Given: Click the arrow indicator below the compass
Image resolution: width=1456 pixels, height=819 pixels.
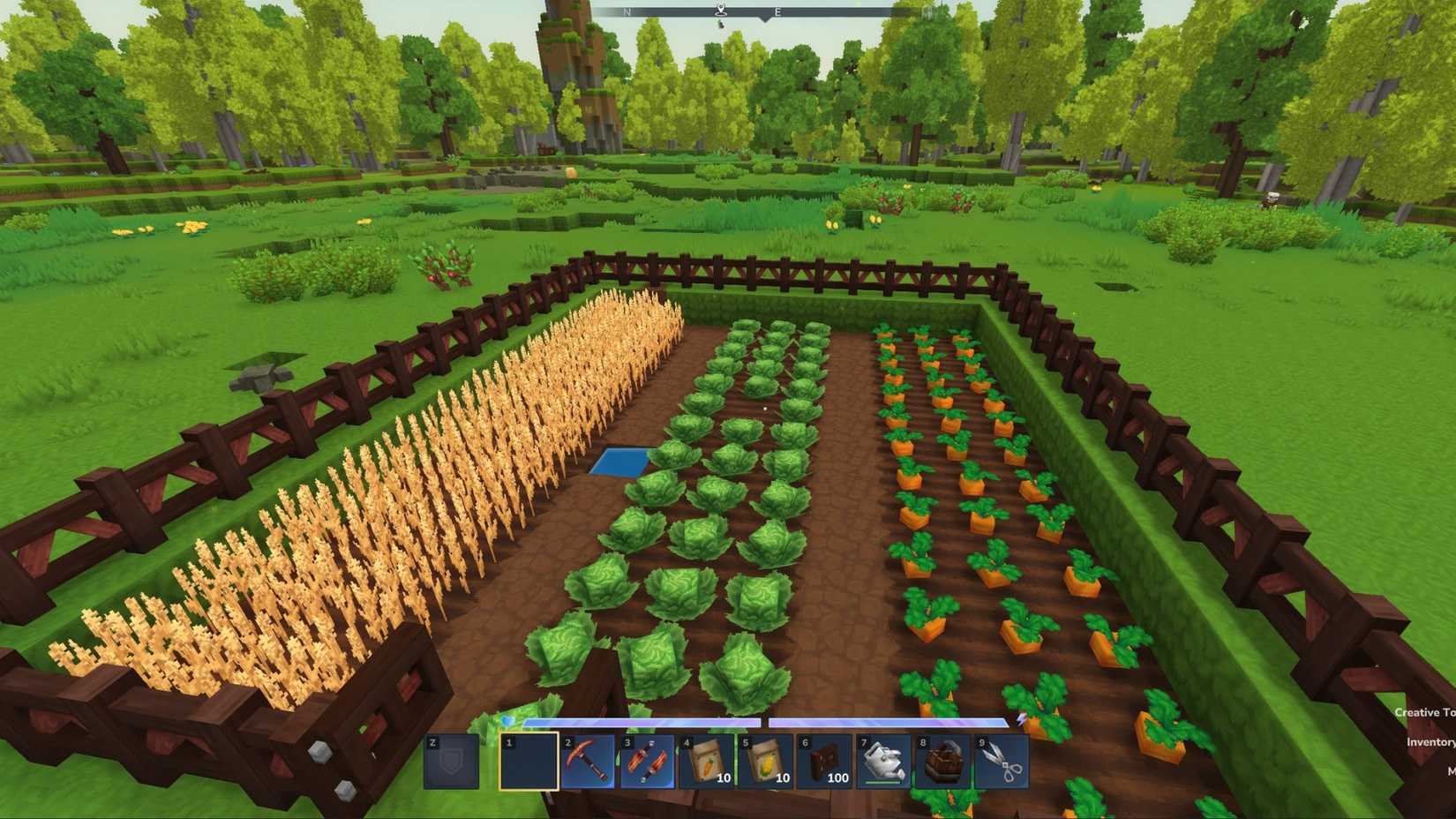Looking at the screenshot, I should pyautogui.click(x=765, y=20).
